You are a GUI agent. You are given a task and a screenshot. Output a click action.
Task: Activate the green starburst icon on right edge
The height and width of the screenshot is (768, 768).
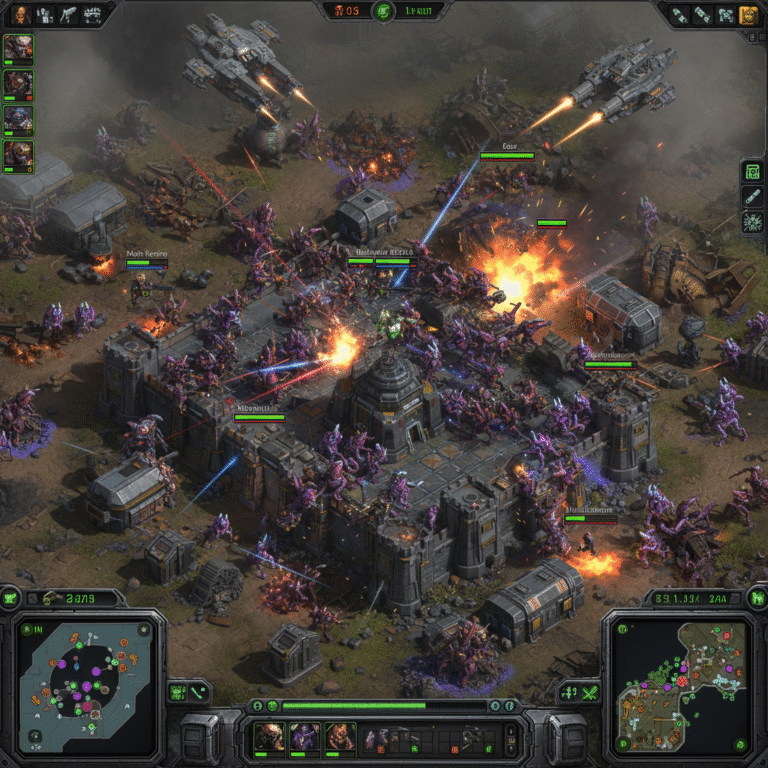[753, 222]
